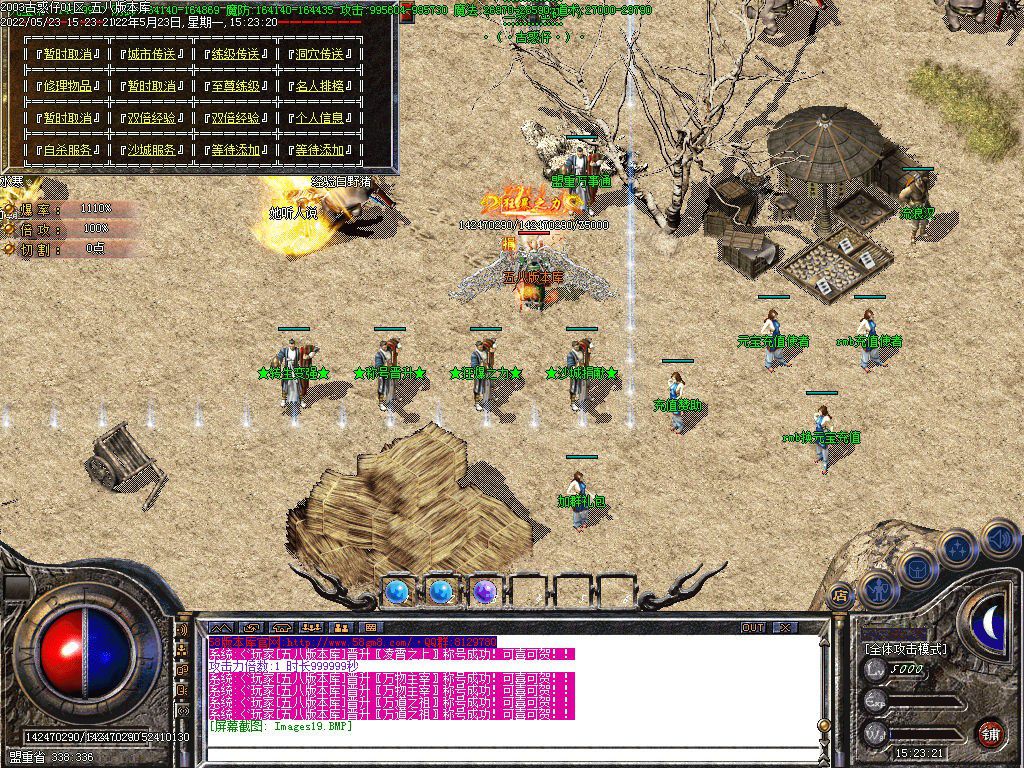The image size is (1024, 768).
Task: Open the 店 shop button
Action: (840, 594)
